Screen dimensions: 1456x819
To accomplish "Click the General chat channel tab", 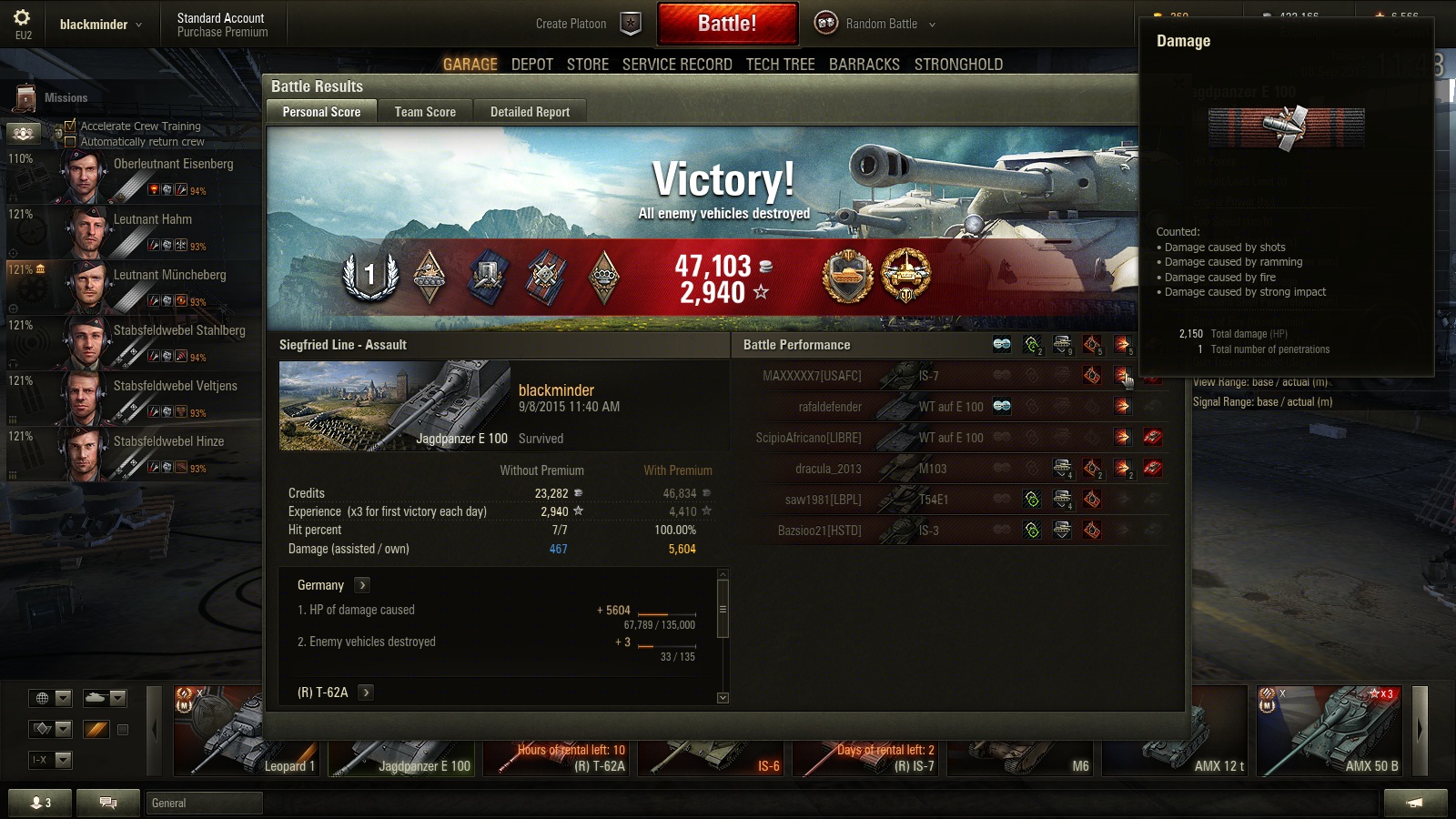I will click(x=204, y=803).
